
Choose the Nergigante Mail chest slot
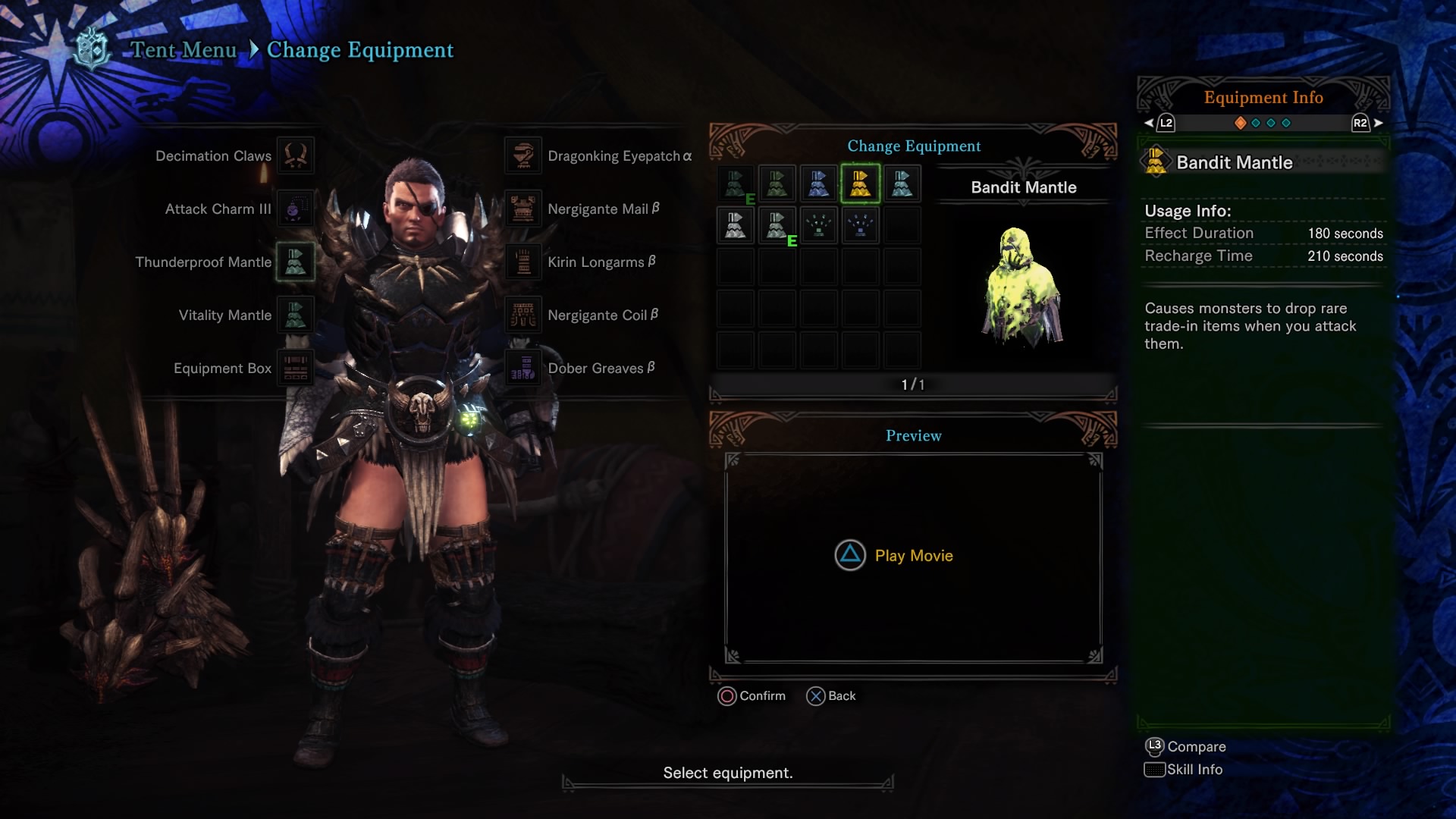(x=523, y=209)
